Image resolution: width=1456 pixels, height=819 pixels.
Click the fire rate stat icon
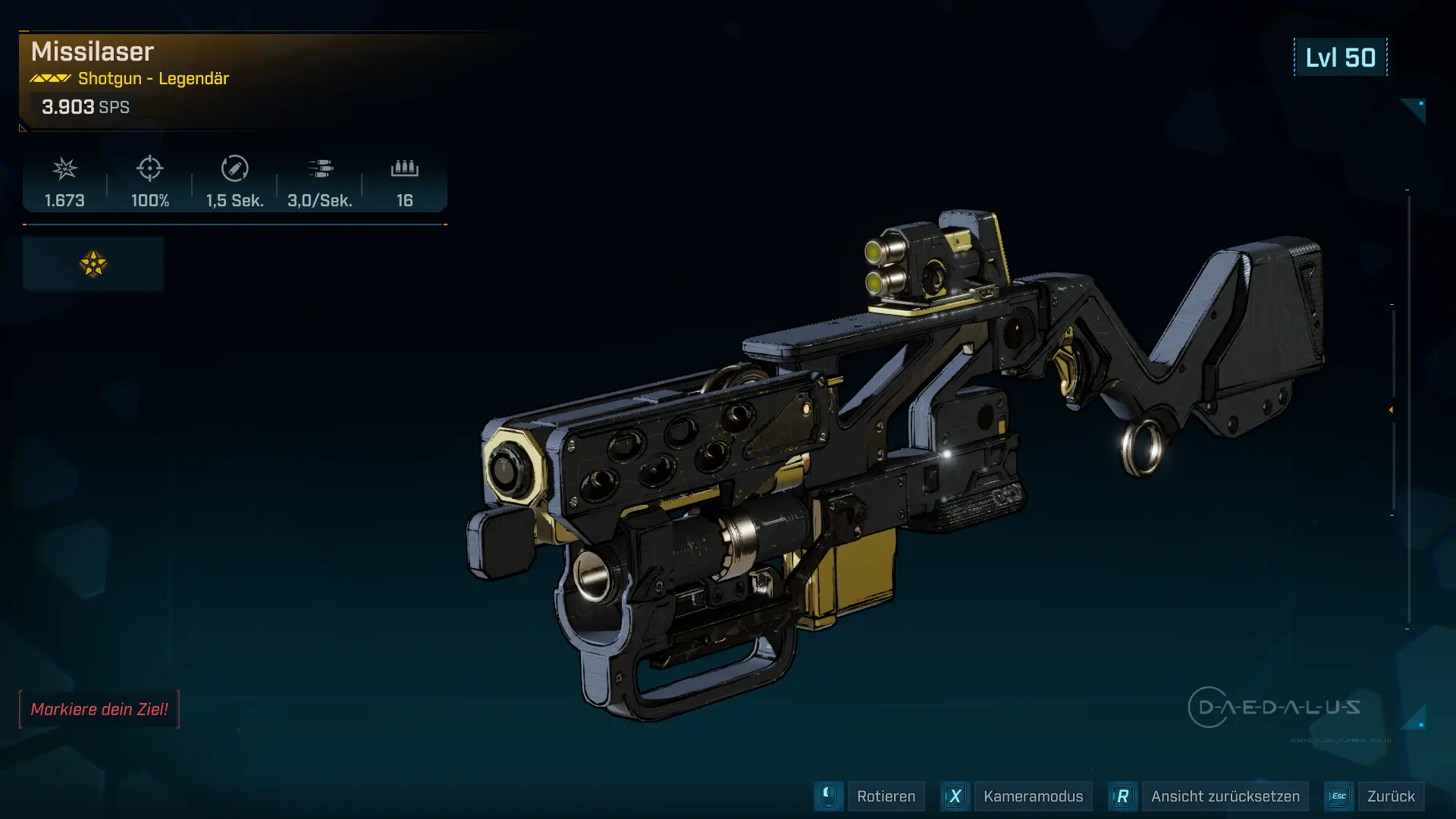[320, 168]
